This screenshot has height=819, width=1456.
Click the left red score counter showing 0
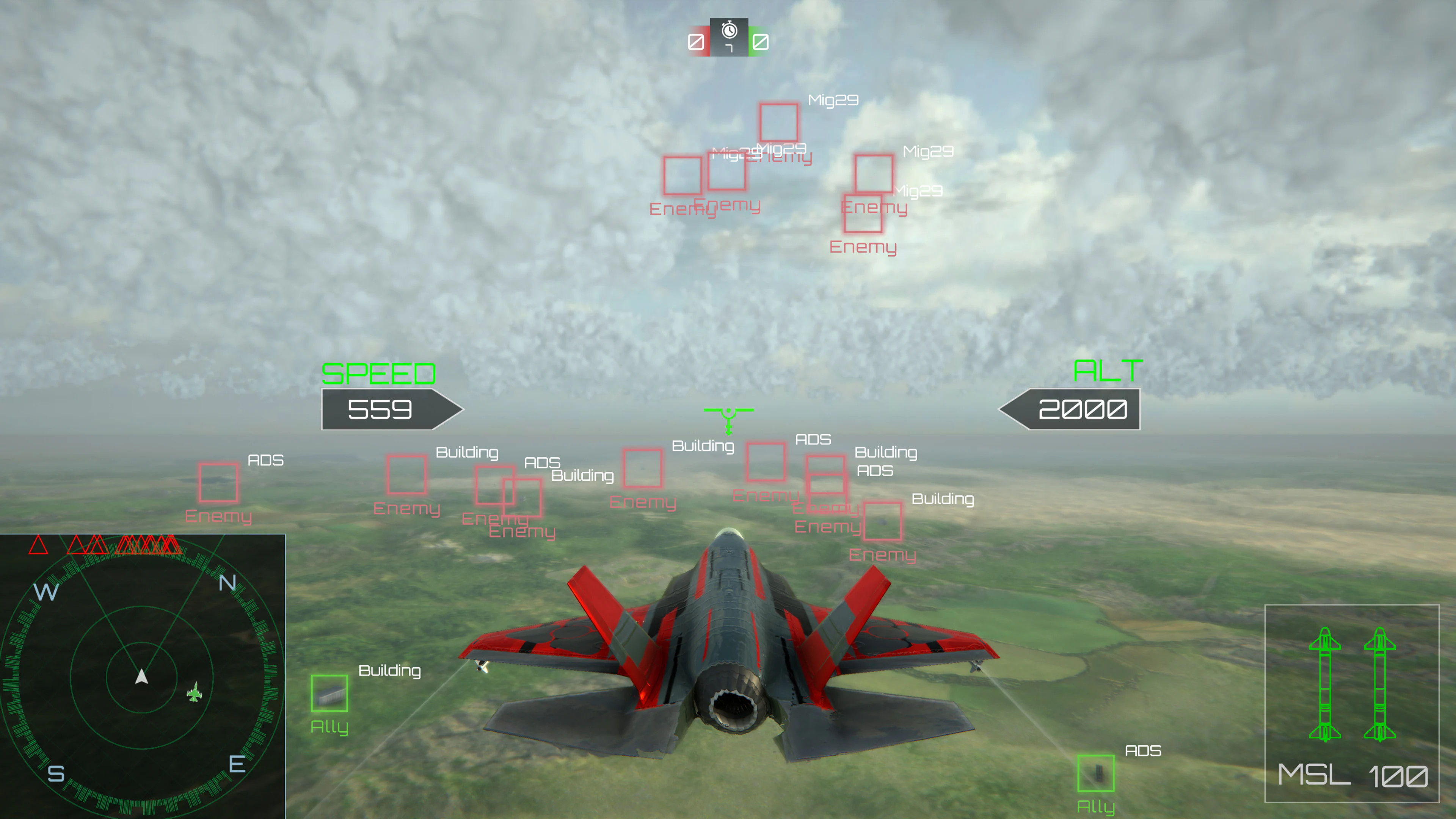697,41
